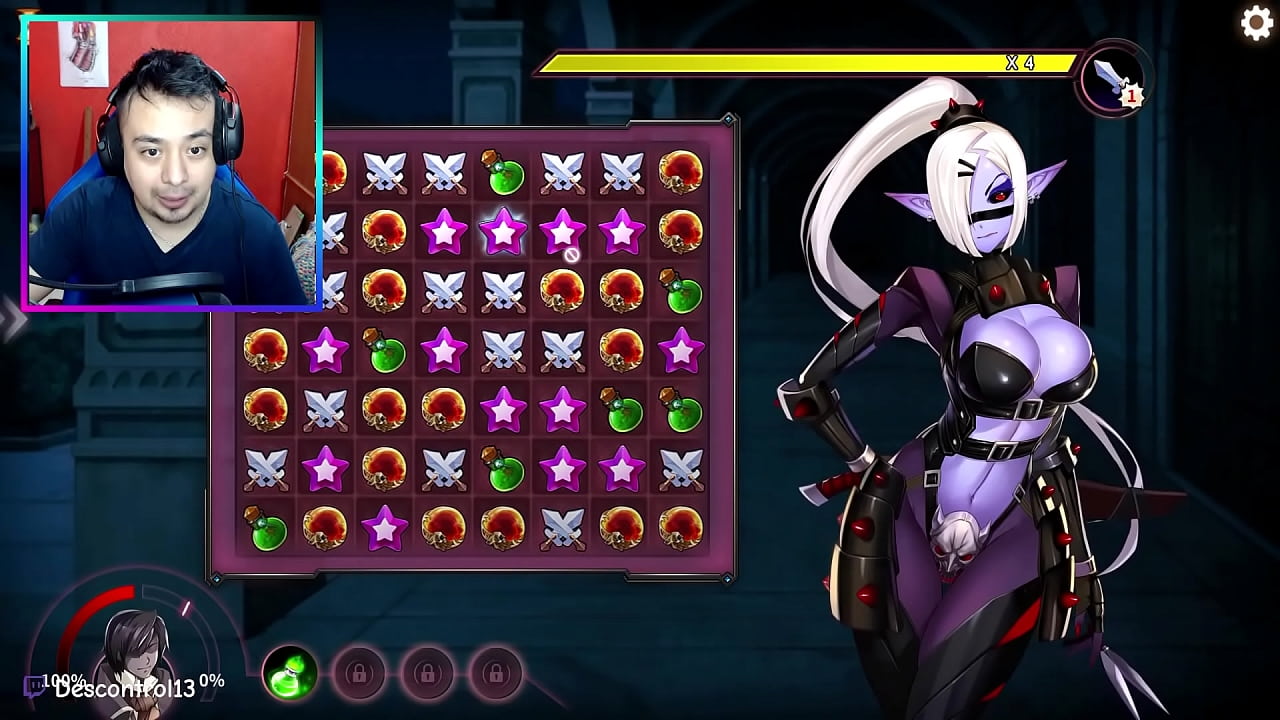Open the settings gear menu

coord(1256,23)
